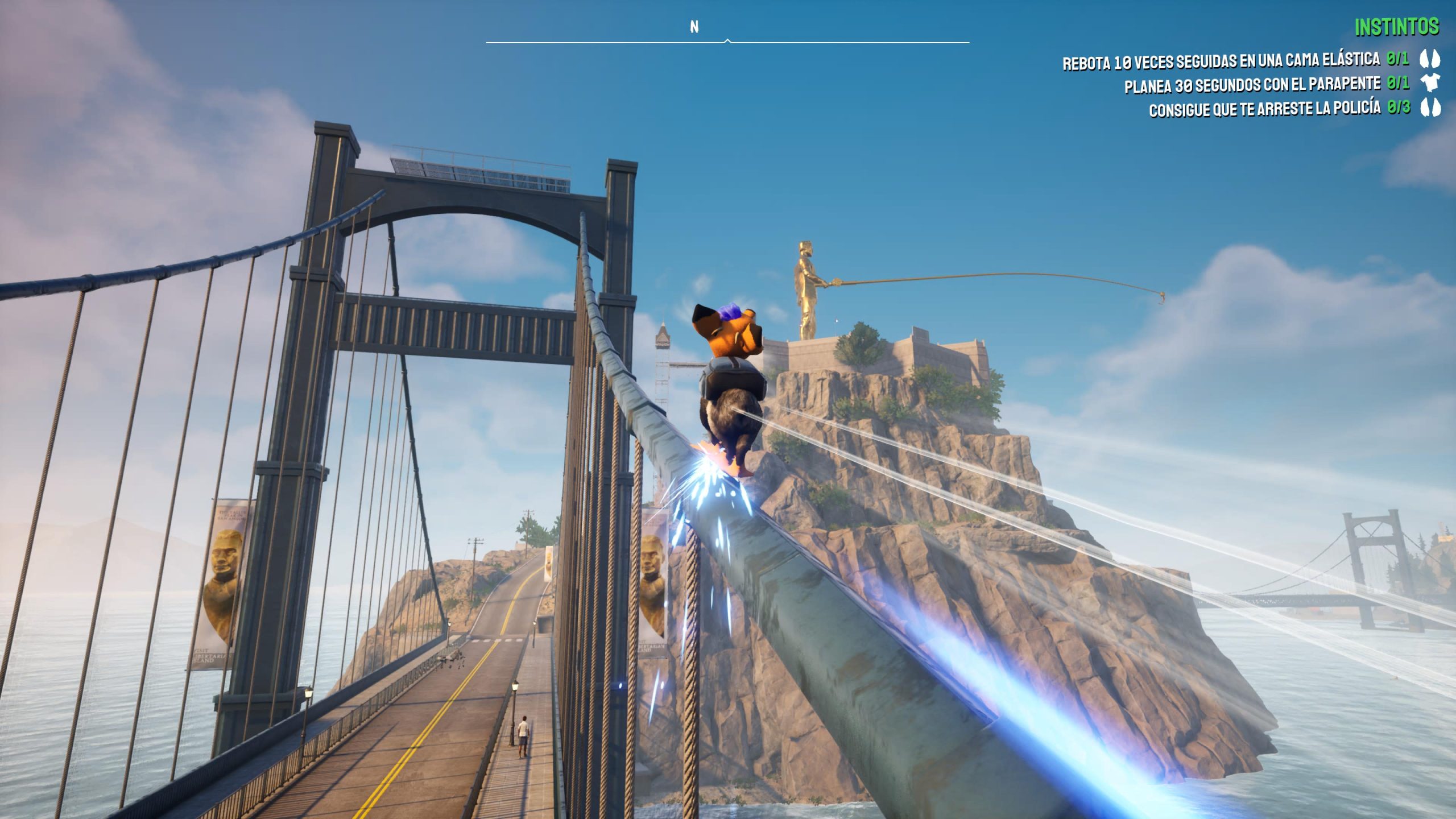The image size is (1456, 819).
Task: Open the Instintos quest tracker header
Action: (1396, 27)
